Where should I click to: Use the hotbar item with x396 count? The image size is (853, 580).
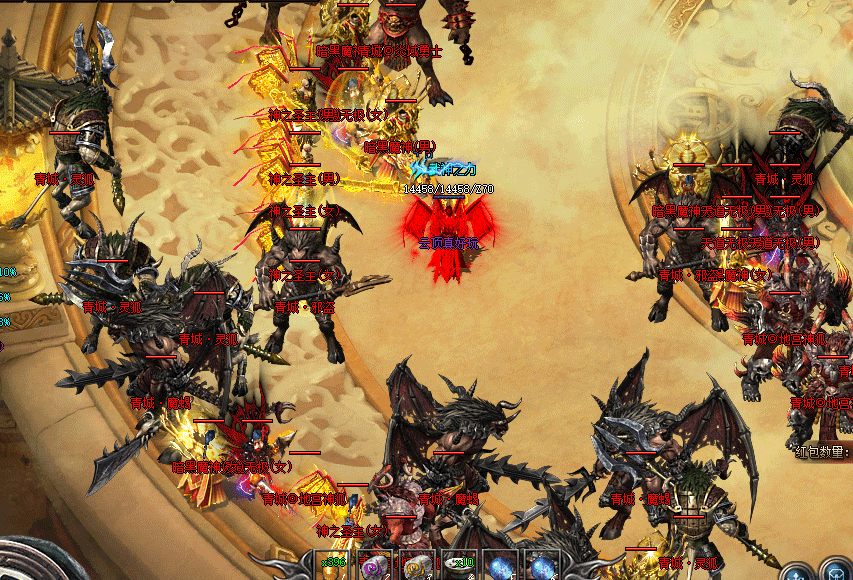[x=334, y=565]
